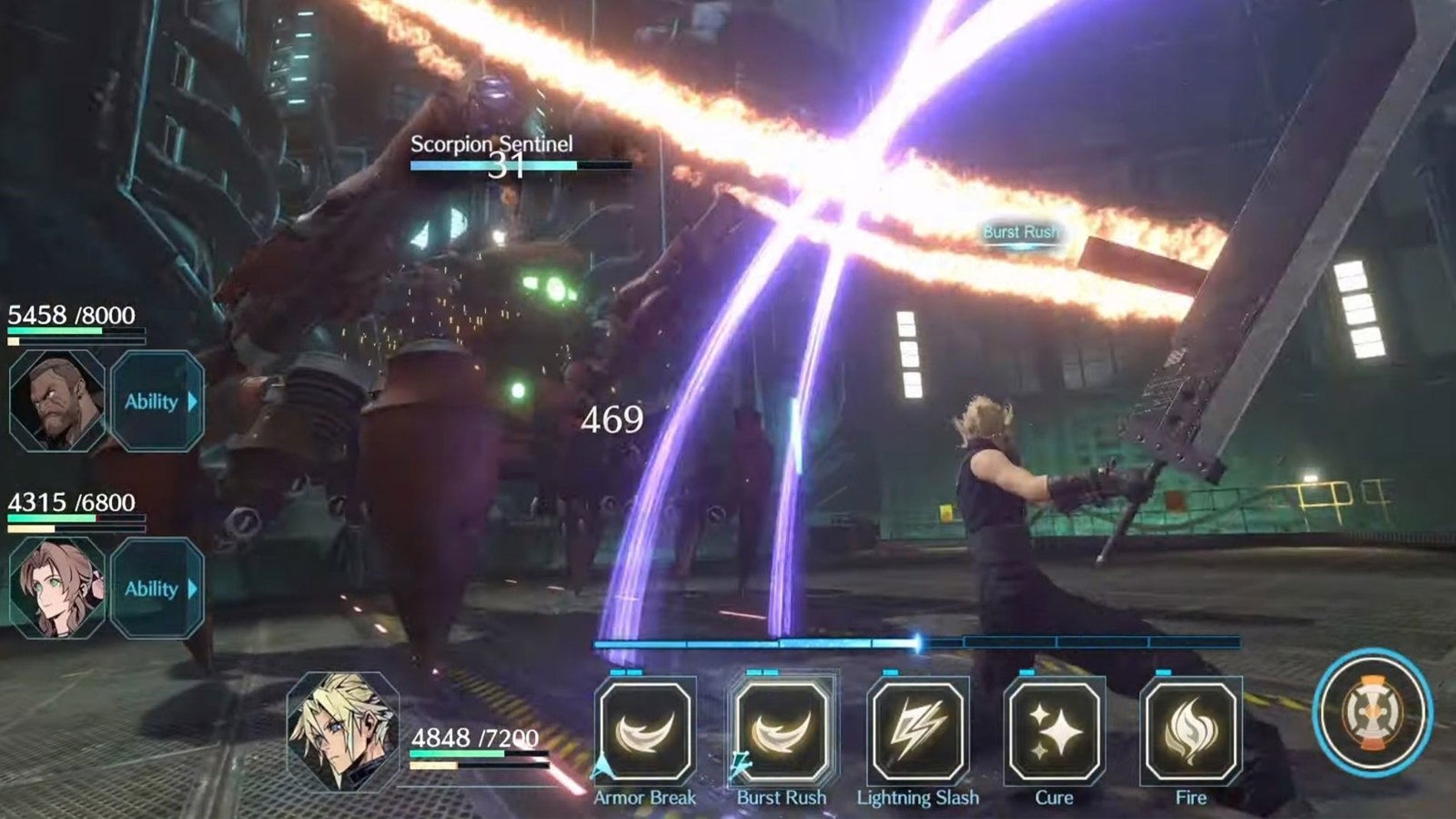Open Barret's Ability menu
Screen dimensions: 1456x819
[x=158, y=401]
